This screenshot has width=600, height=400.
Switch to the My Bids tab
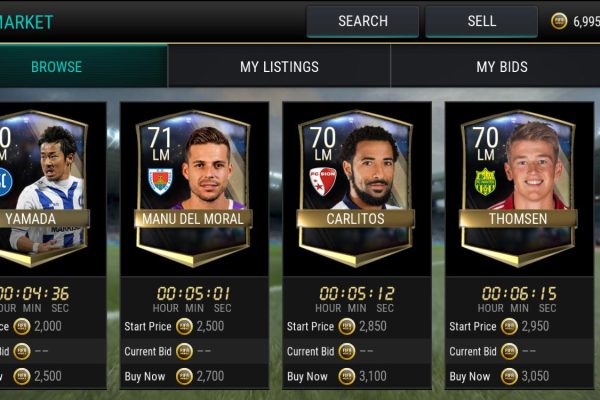(500, 67)
